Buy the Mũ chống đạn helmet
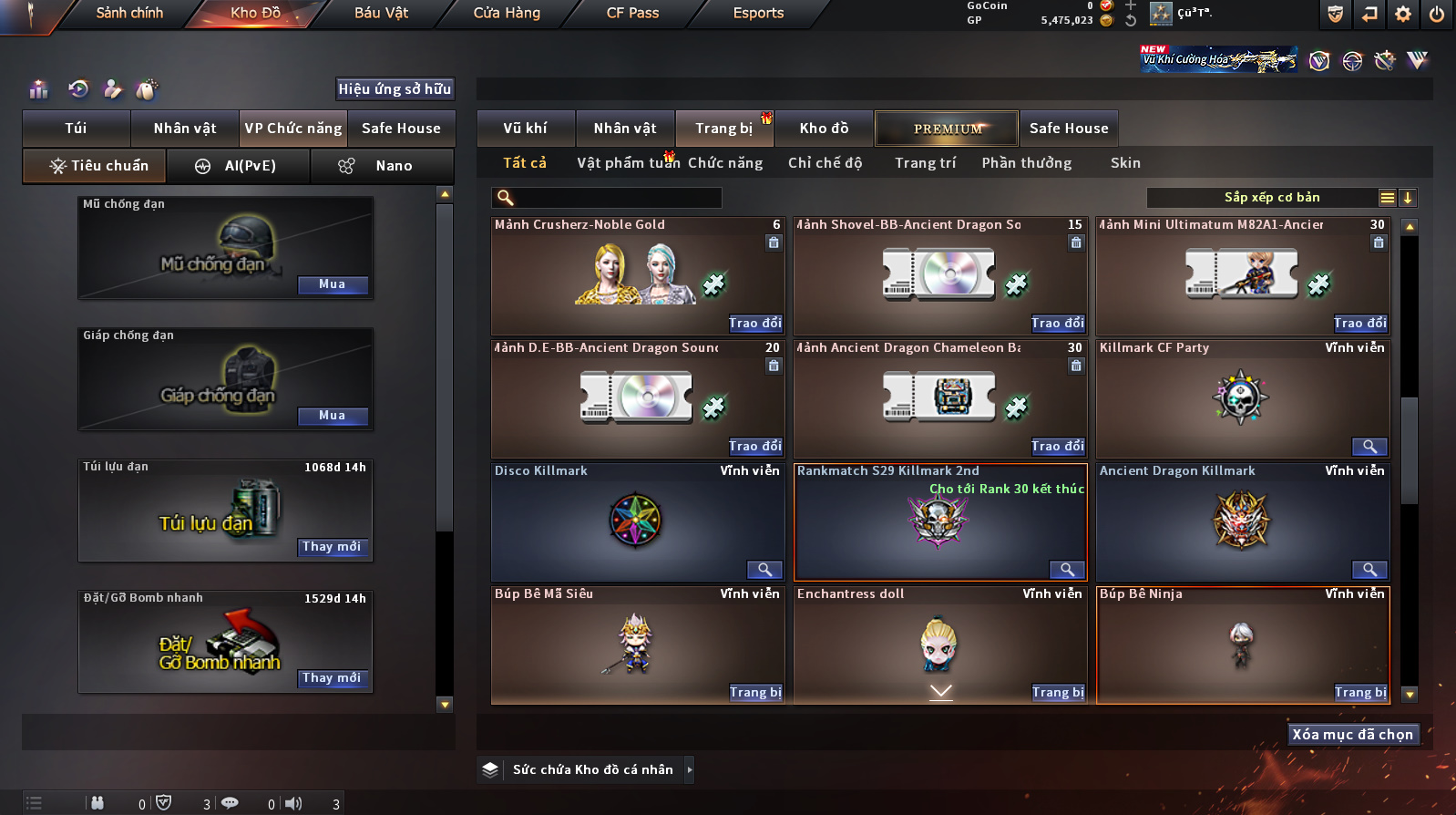Image resolution: width=1456 pixels, height=815 pixels. click(333, 284)
